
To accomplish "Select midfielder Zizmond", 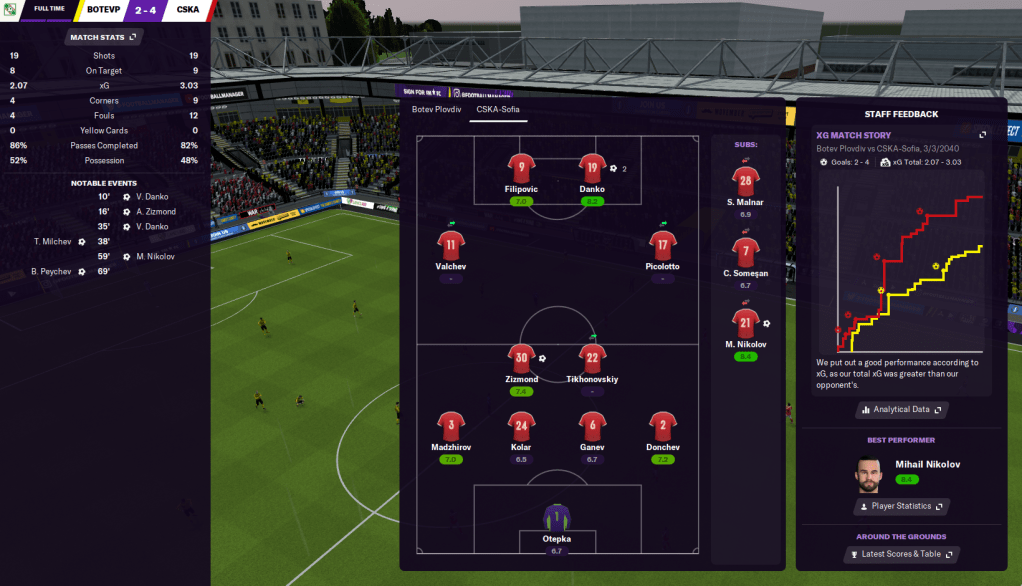I will click(x=521, y=358).
